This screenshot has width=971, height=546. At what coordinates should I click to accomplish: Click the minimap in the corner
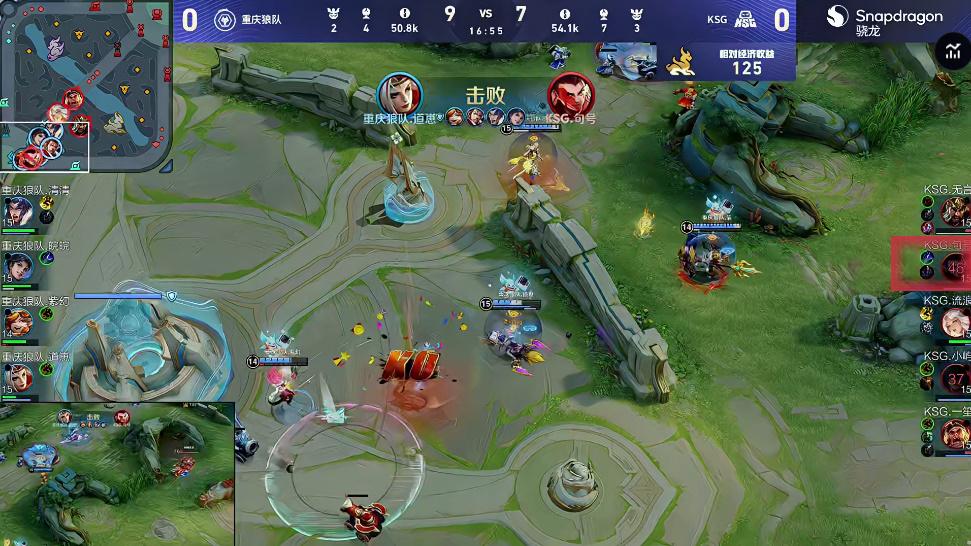click(85, 85)
